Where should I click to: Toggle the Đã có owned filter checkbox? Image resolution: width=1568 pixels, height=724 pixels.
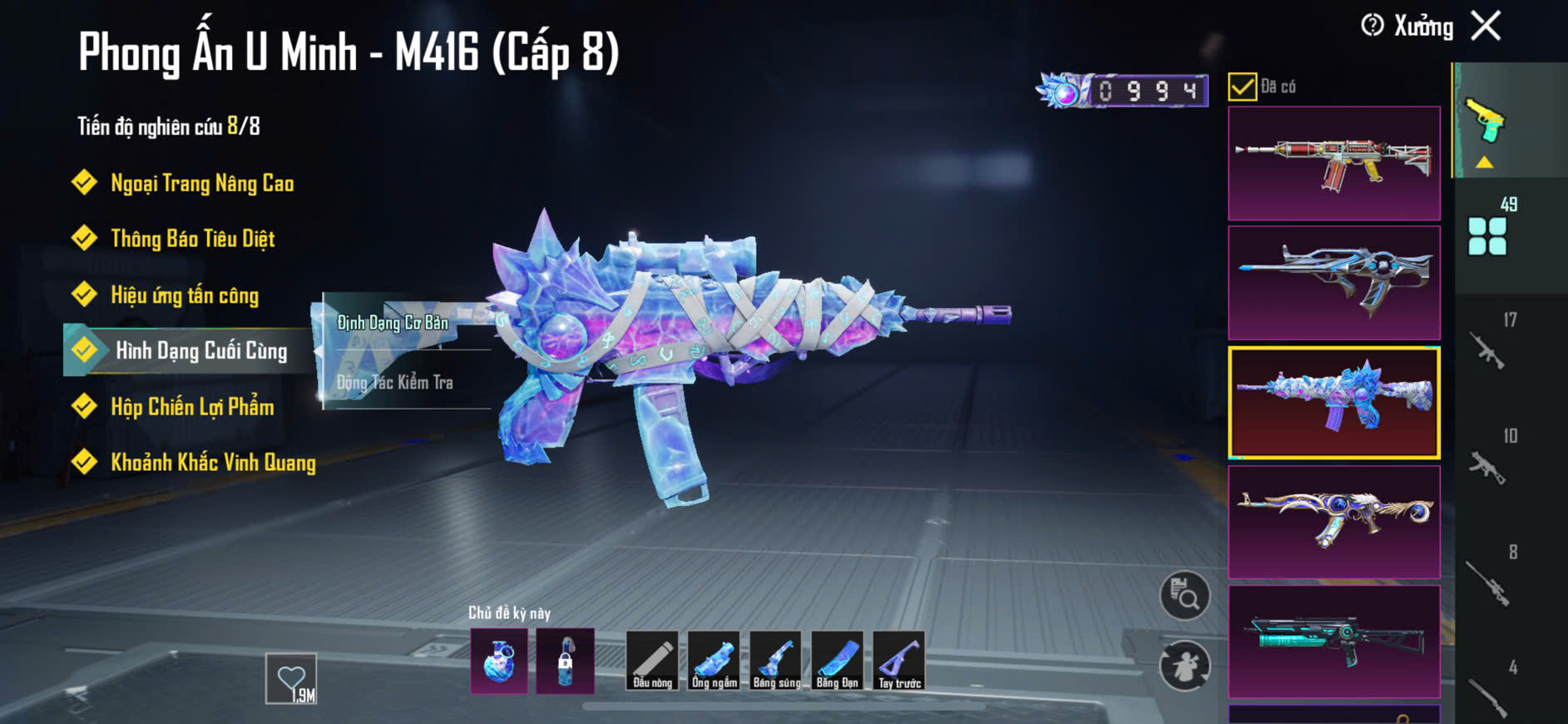1242,87
